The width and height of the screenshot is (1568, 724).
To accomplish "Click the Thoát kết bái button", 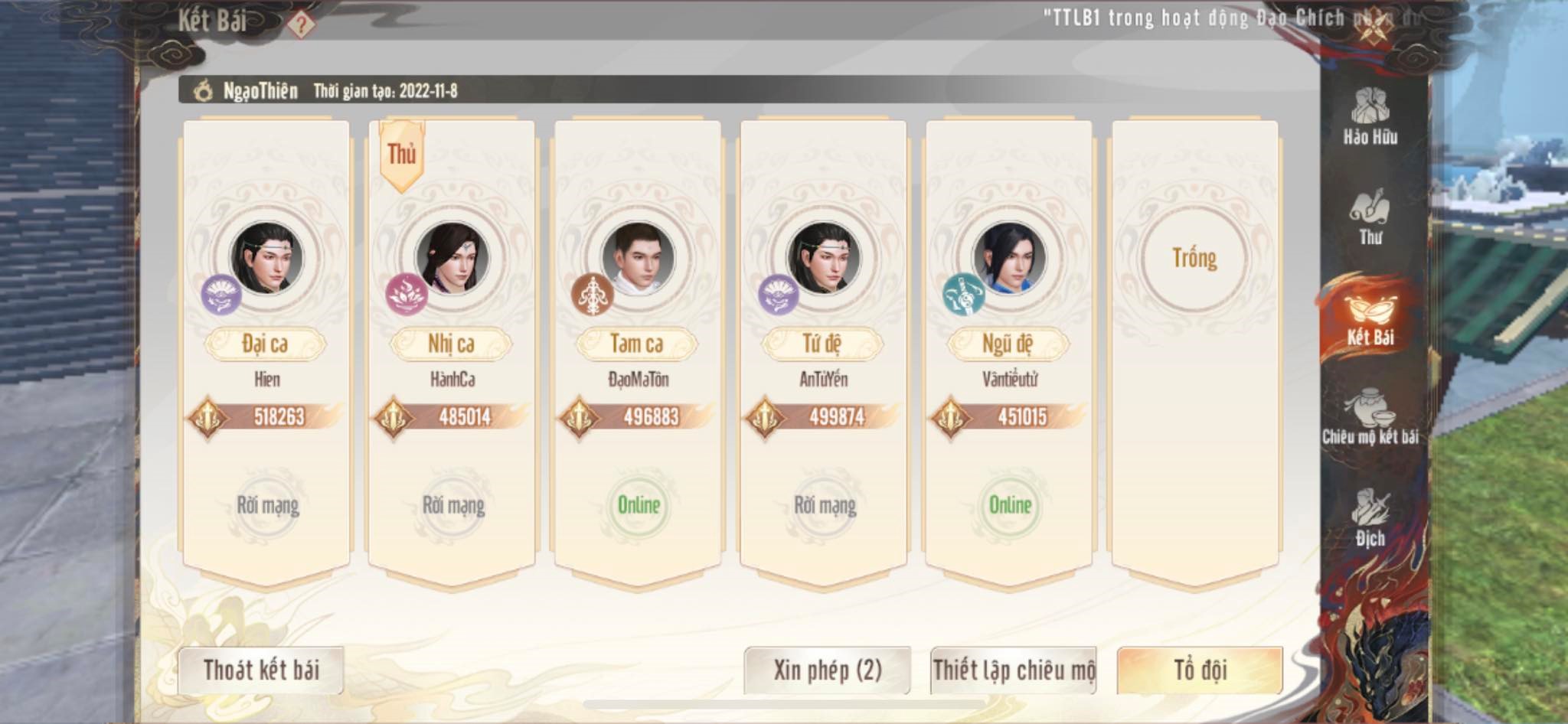I will pos(261,670).
